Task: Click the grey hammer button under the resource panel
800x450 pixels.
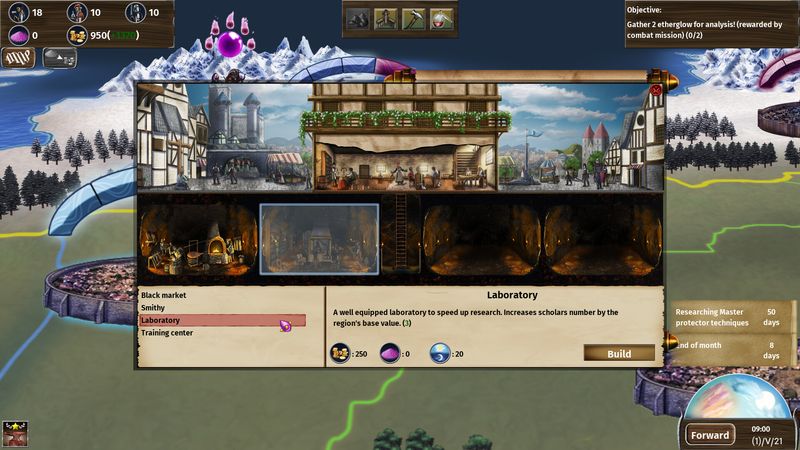Action: 59,58
